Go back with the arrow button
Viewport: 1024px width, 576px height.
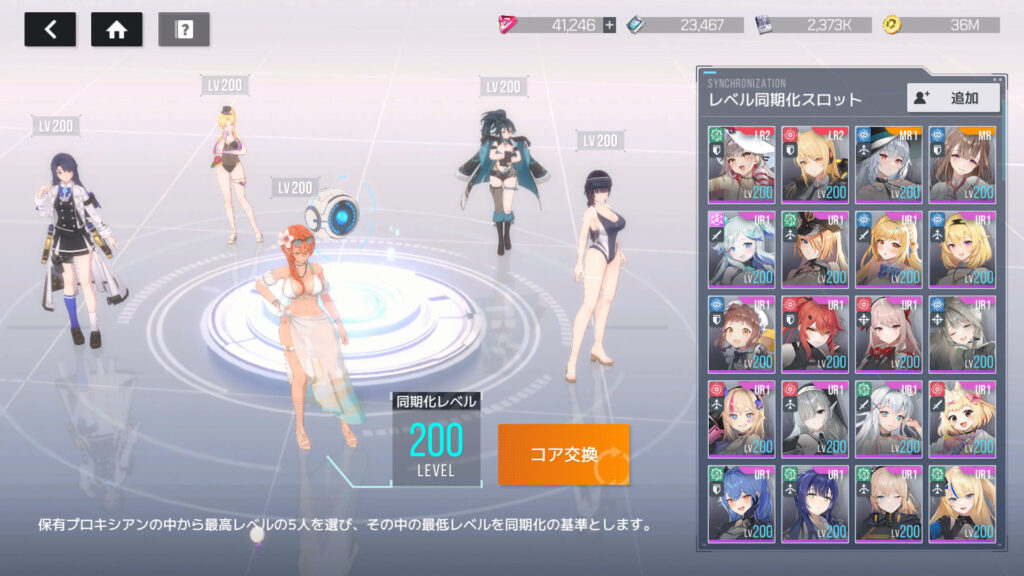click(x=50, y=29)
